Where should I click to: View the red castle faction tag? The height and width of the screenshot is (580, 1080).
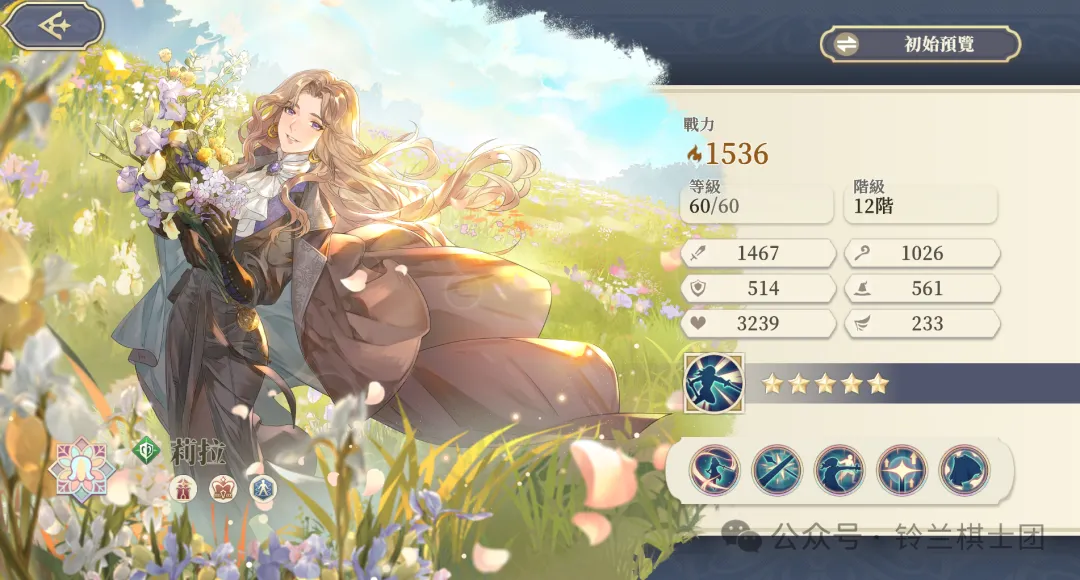[183, 488]
